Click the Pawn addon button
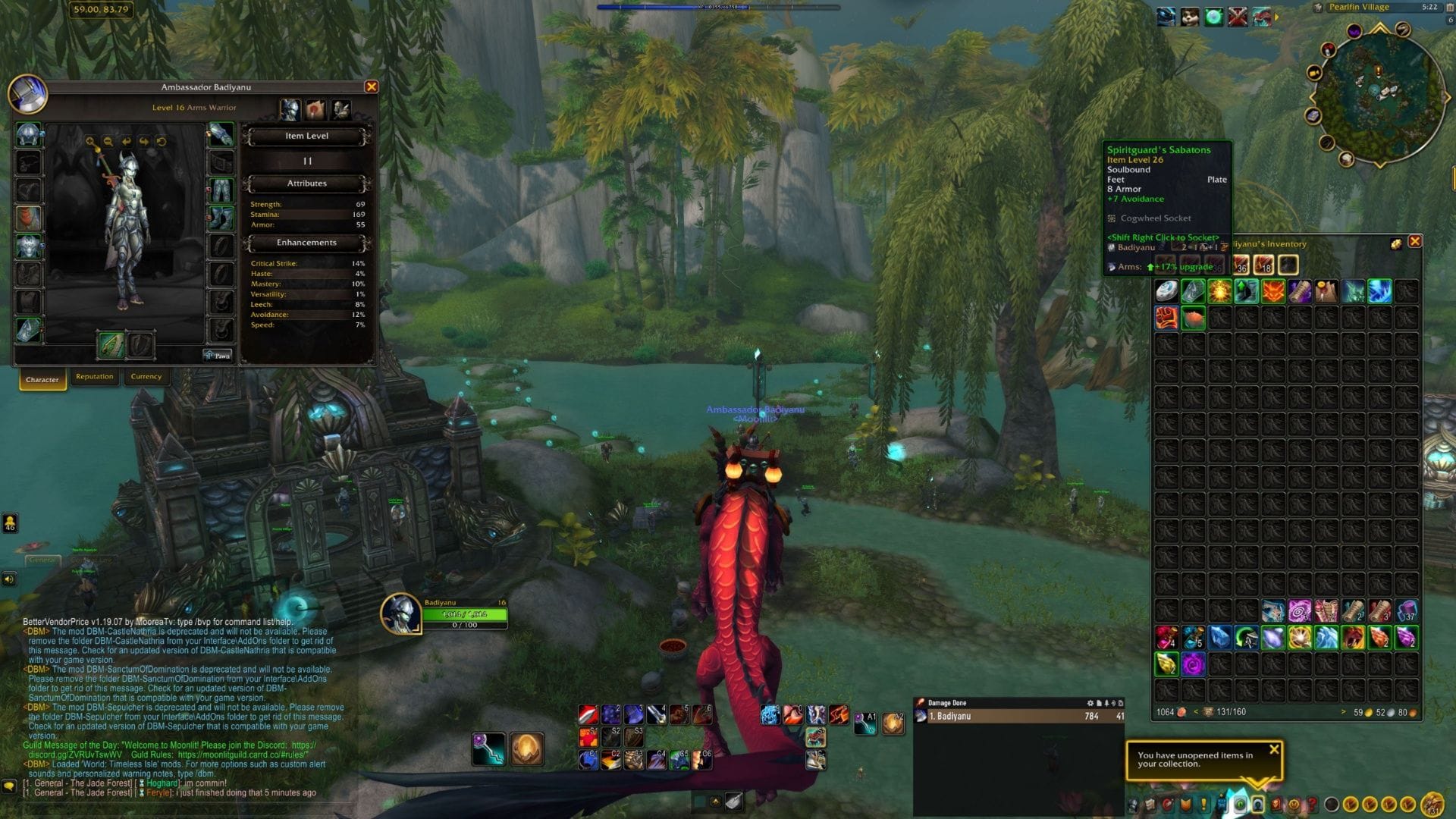The height and width of the screenshot is (819, 1456). point(218,355)
